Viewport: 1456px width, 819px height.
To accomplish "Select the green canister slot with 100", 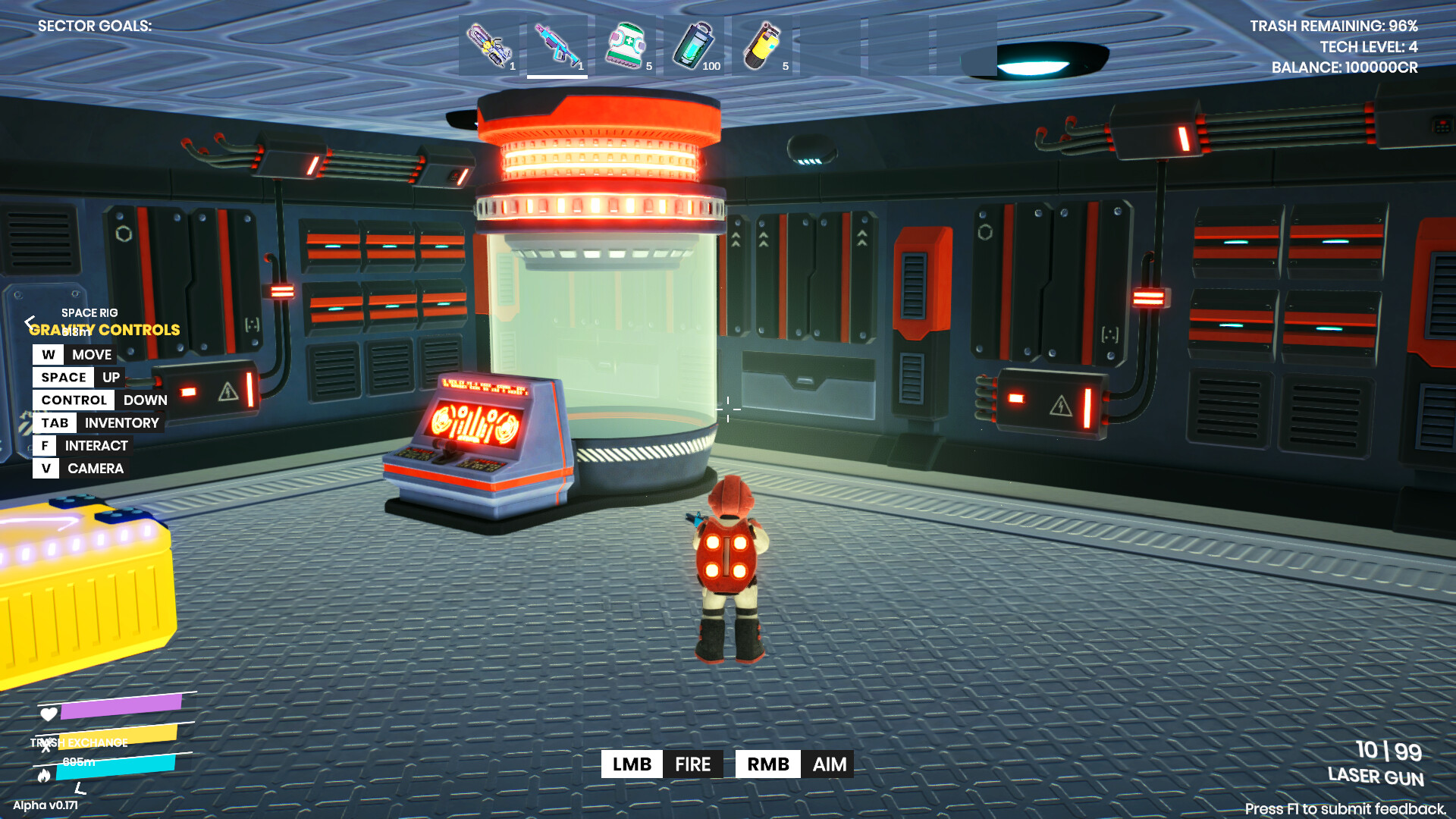I will [694, 45].
